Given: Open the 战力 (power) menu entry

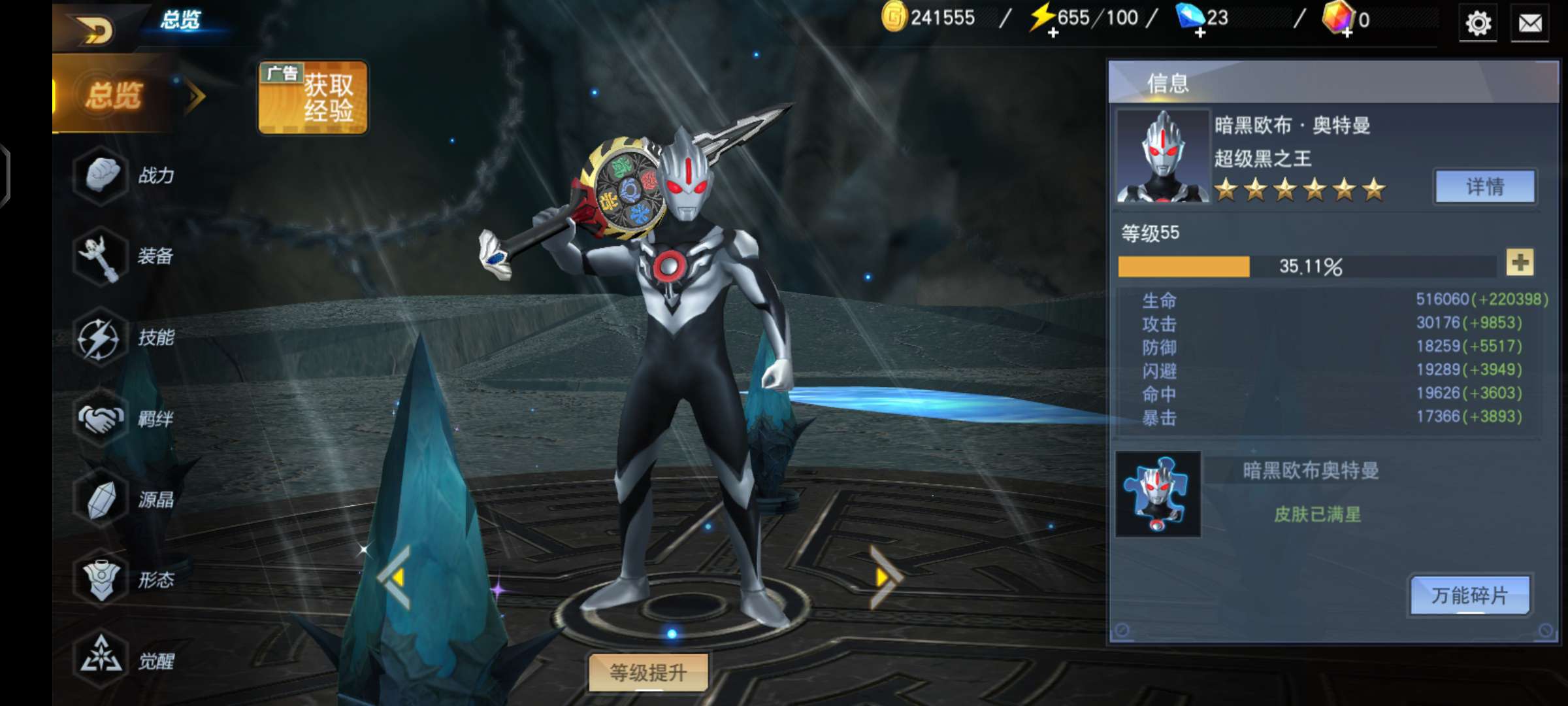Looking at the screenshot, I should [124, 175].
